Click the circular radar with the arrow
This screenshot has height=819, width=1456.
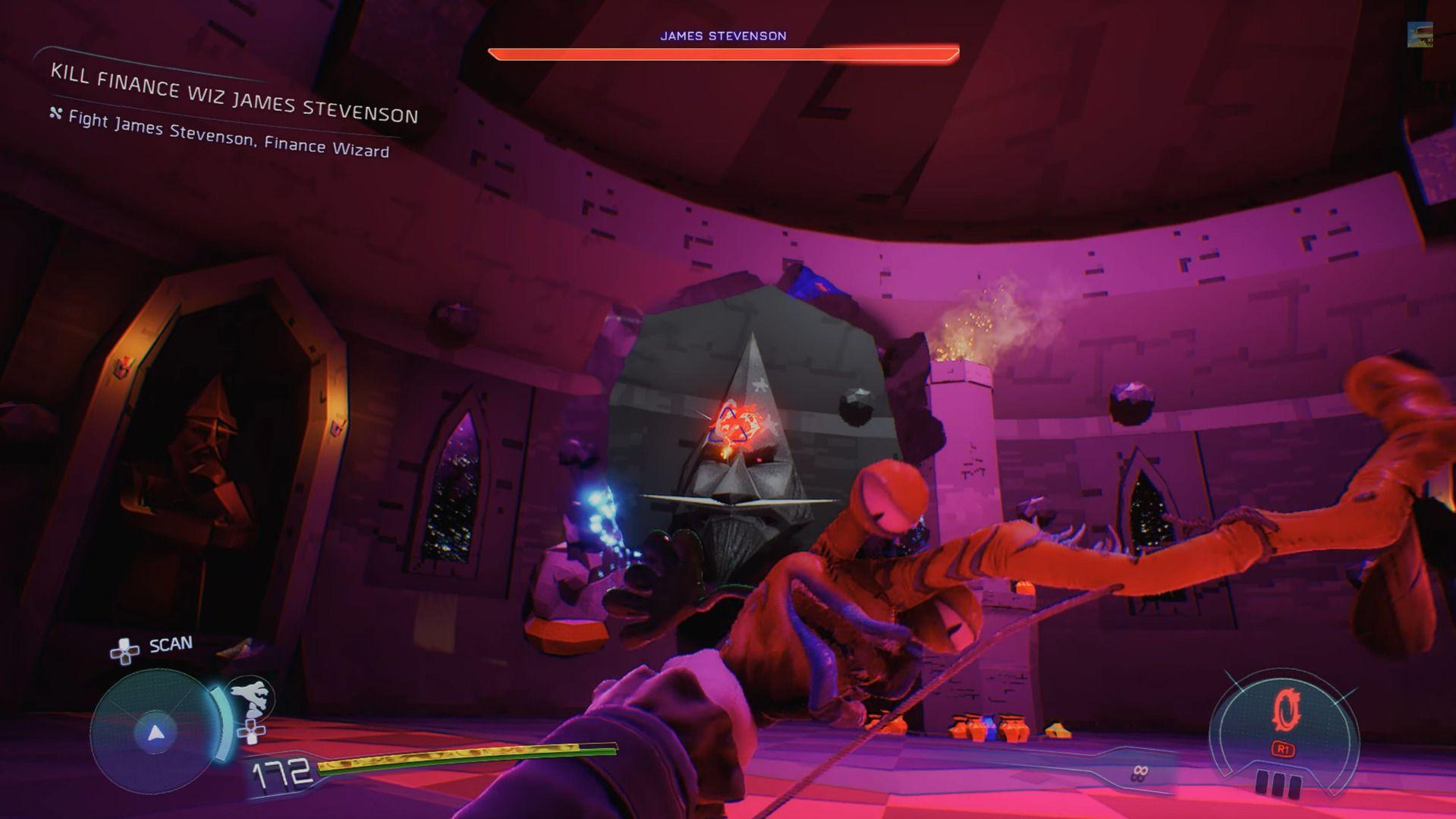coord(156,732)
